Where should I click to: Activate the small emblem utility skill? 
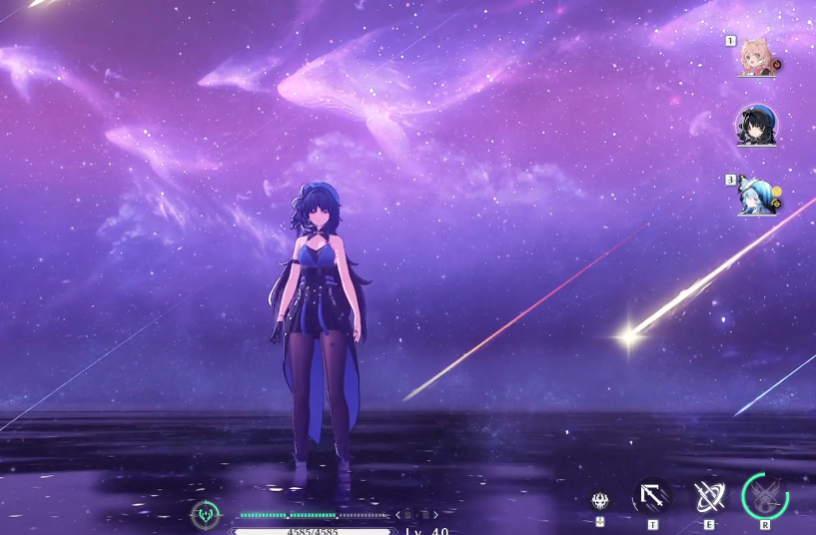point(600,499)
